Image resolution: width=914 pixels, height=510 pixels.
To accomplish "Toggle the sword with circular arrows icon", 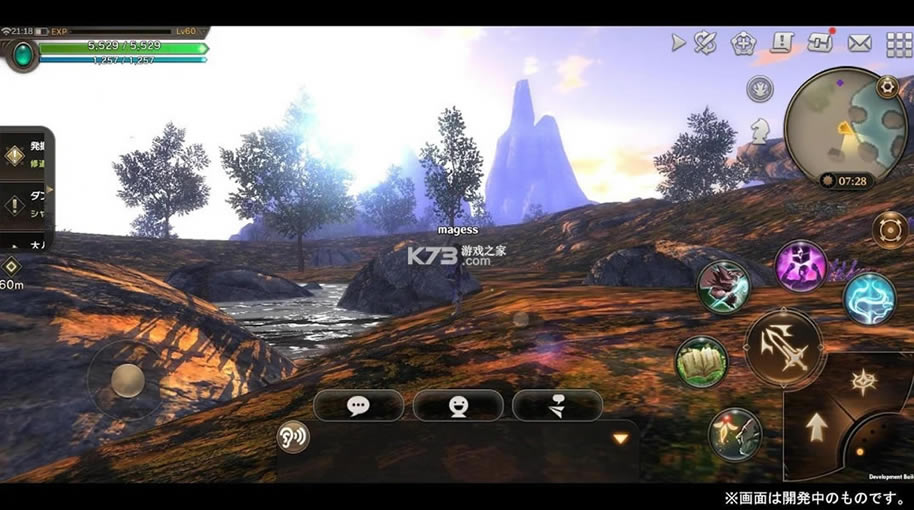I will [x=706, y=43].
